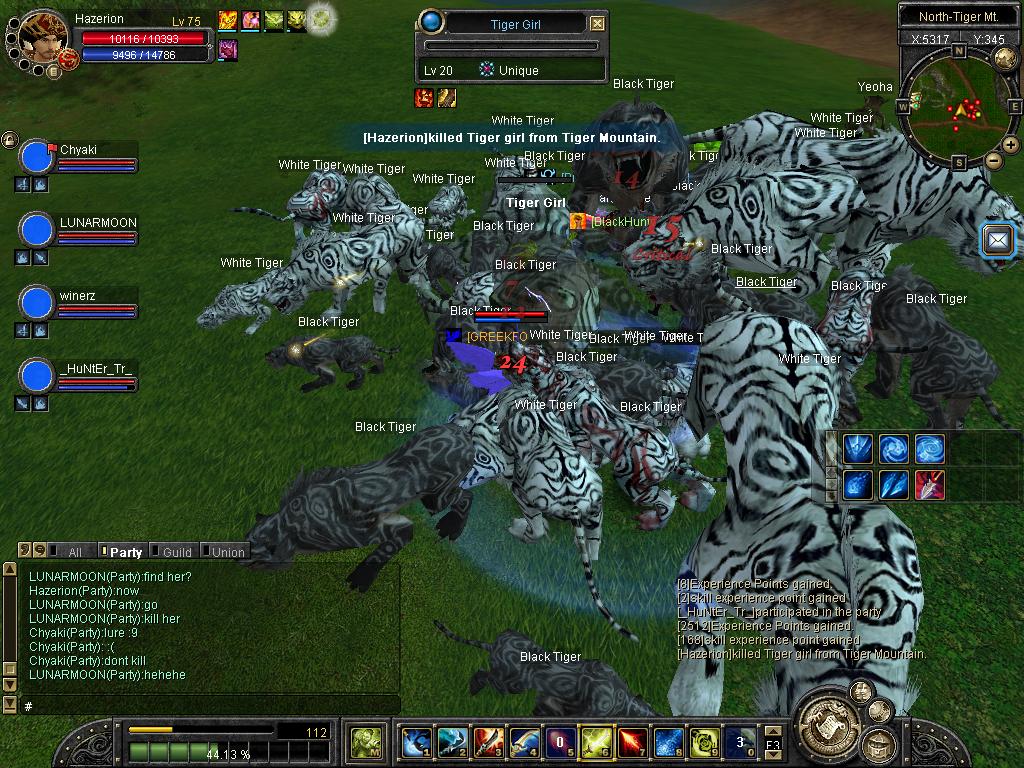Select party member LUNARMOON's portrait
The width and height of the screenshot is (1024, 768).
pos(37,230)
